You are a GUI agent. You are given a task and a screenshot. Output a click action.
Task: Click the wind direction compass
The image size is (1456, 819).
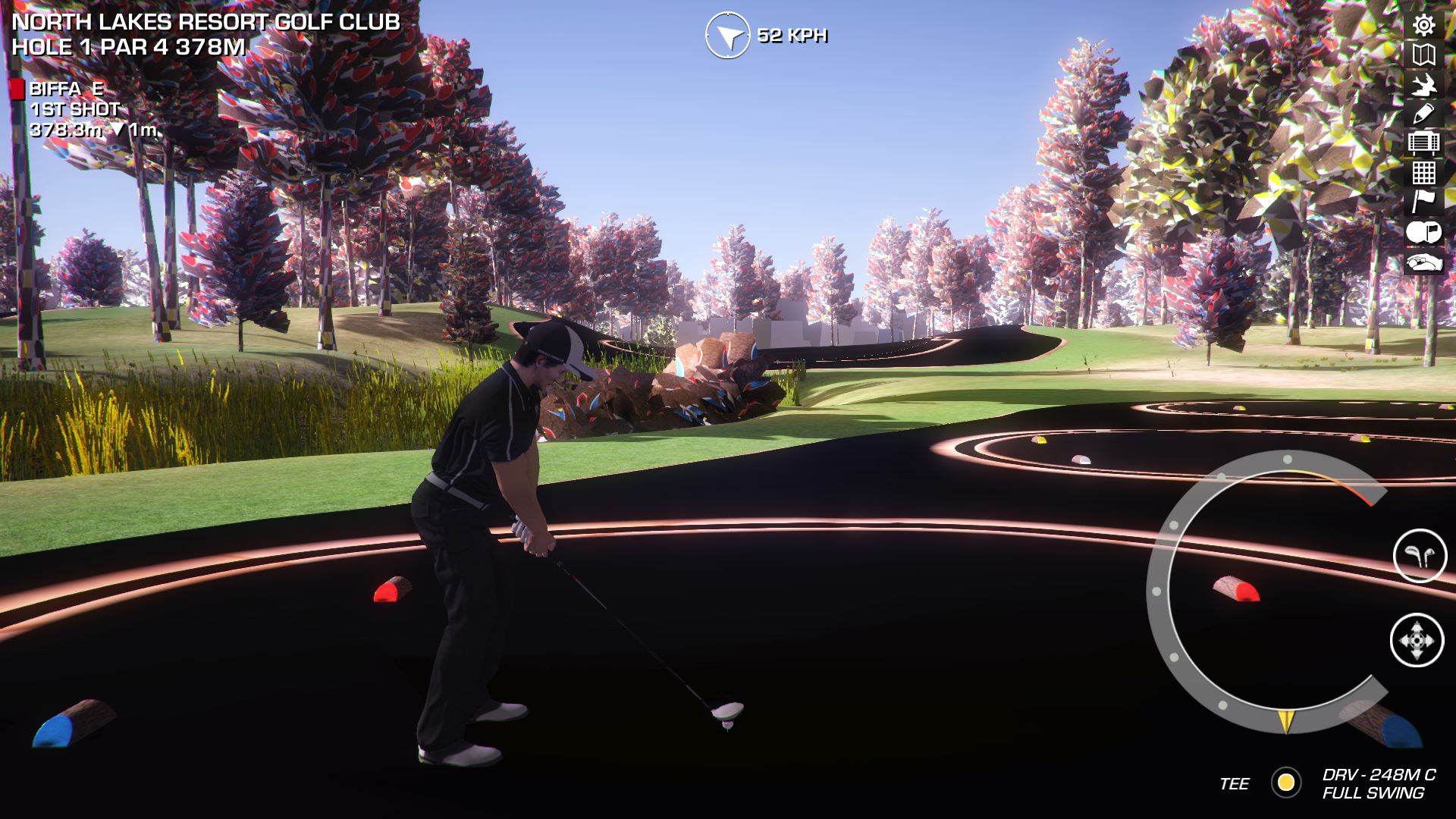tap(727, 35)
